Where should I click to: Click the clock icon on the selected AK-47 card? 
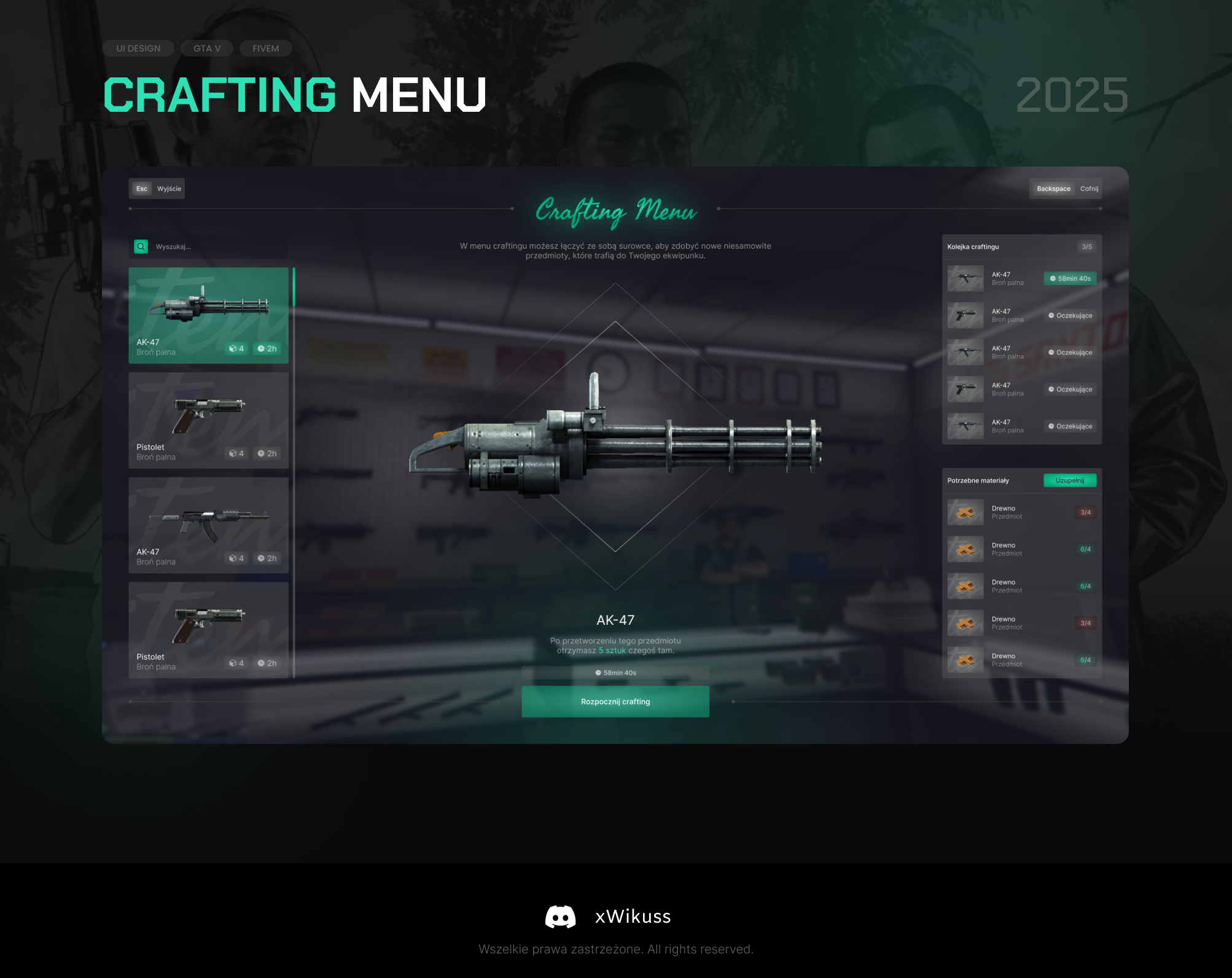[262, 348]
